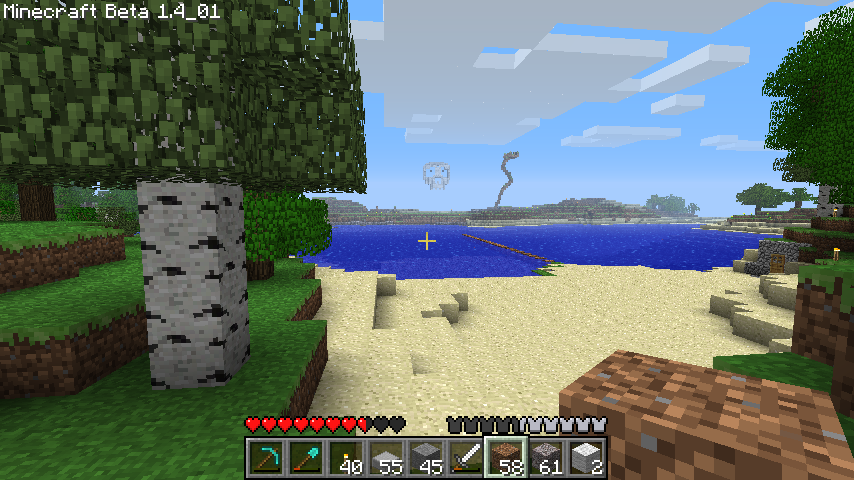This screenshot has width=854, height=480.
Task: Pick the stone block stack of 45
Action: point(426,458)
